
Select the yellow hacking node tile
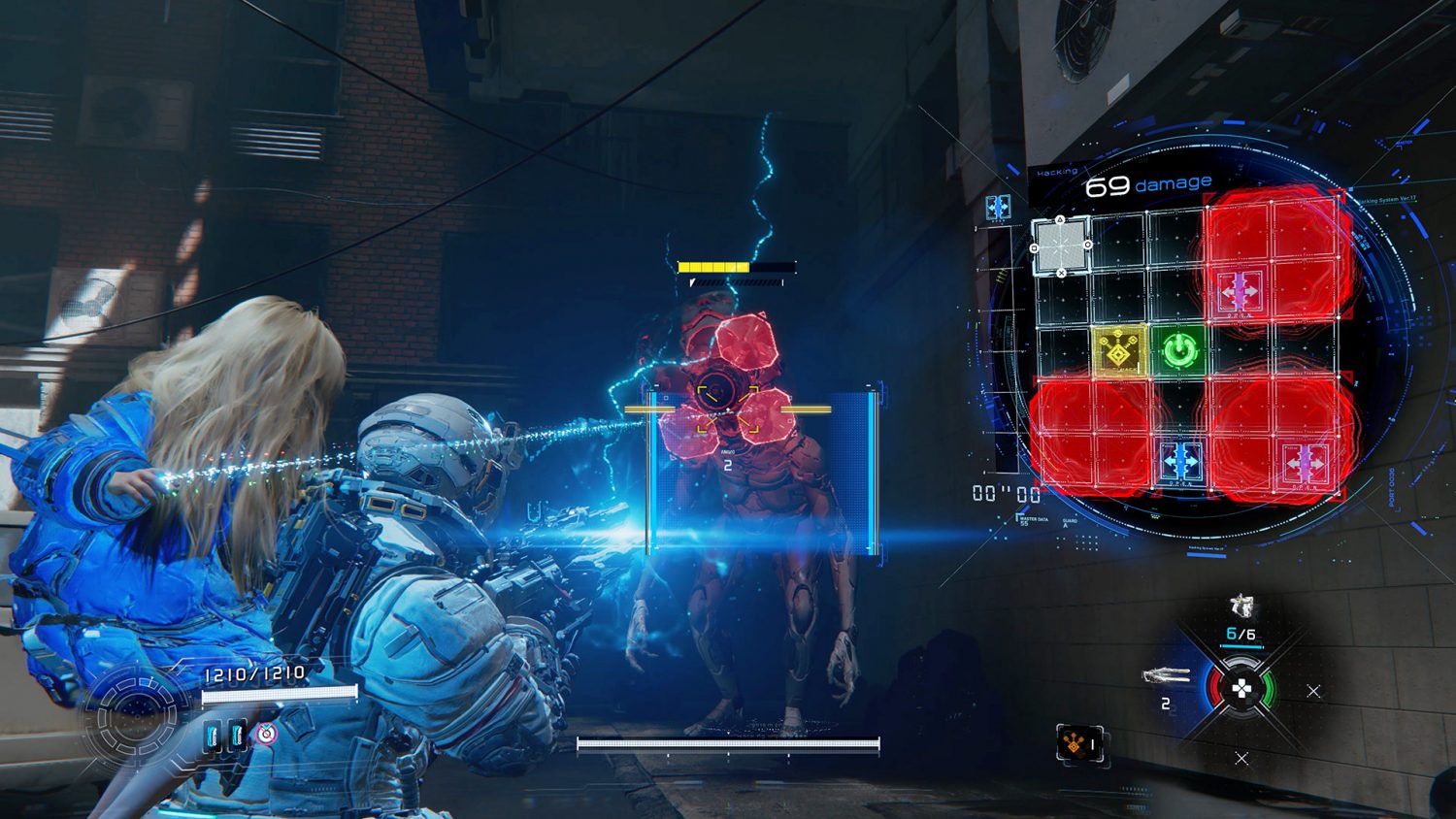(x=1119, y=352)
